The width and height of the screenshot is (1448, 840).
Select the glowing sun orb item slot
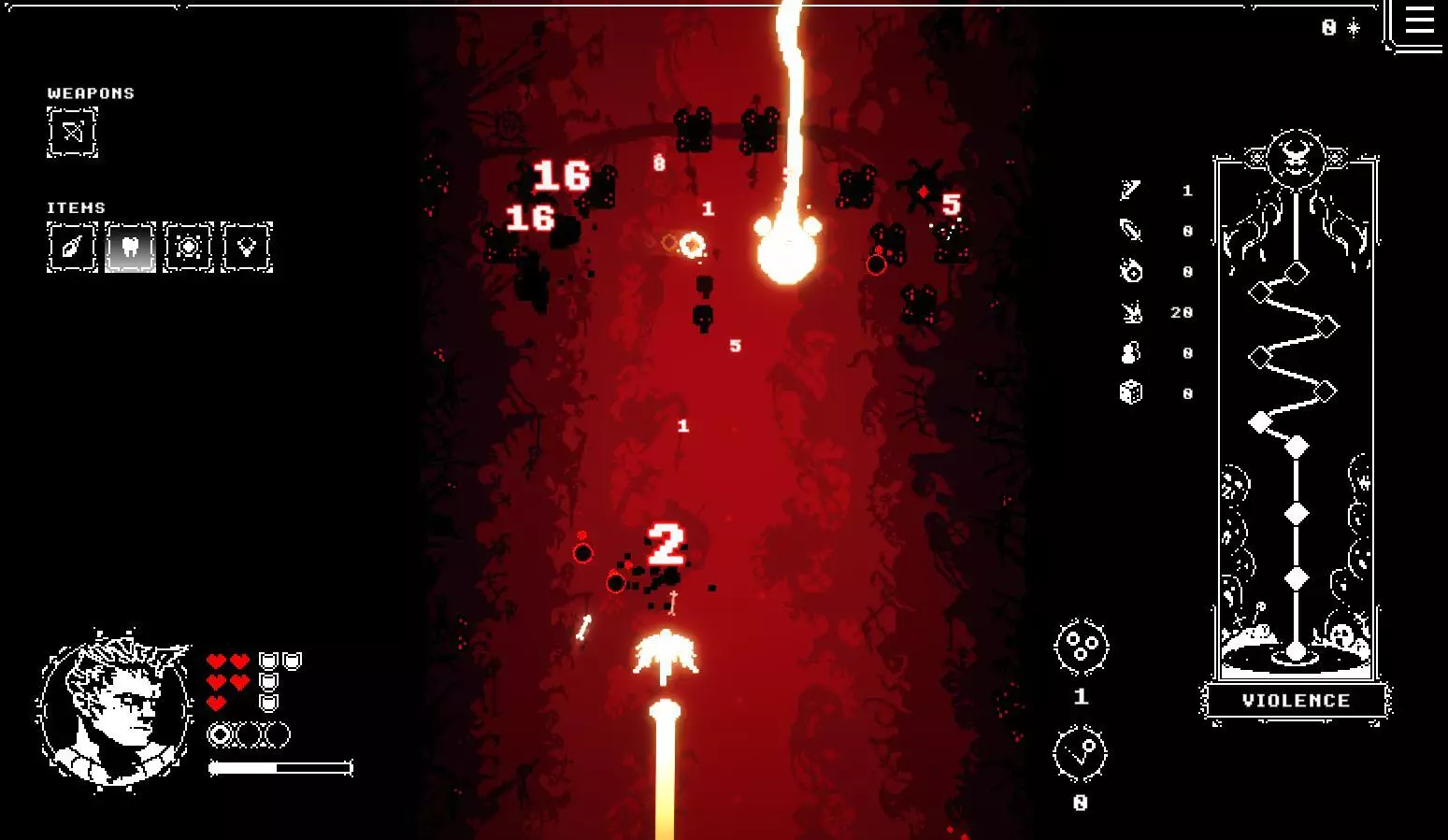click(x=188, y=247)
